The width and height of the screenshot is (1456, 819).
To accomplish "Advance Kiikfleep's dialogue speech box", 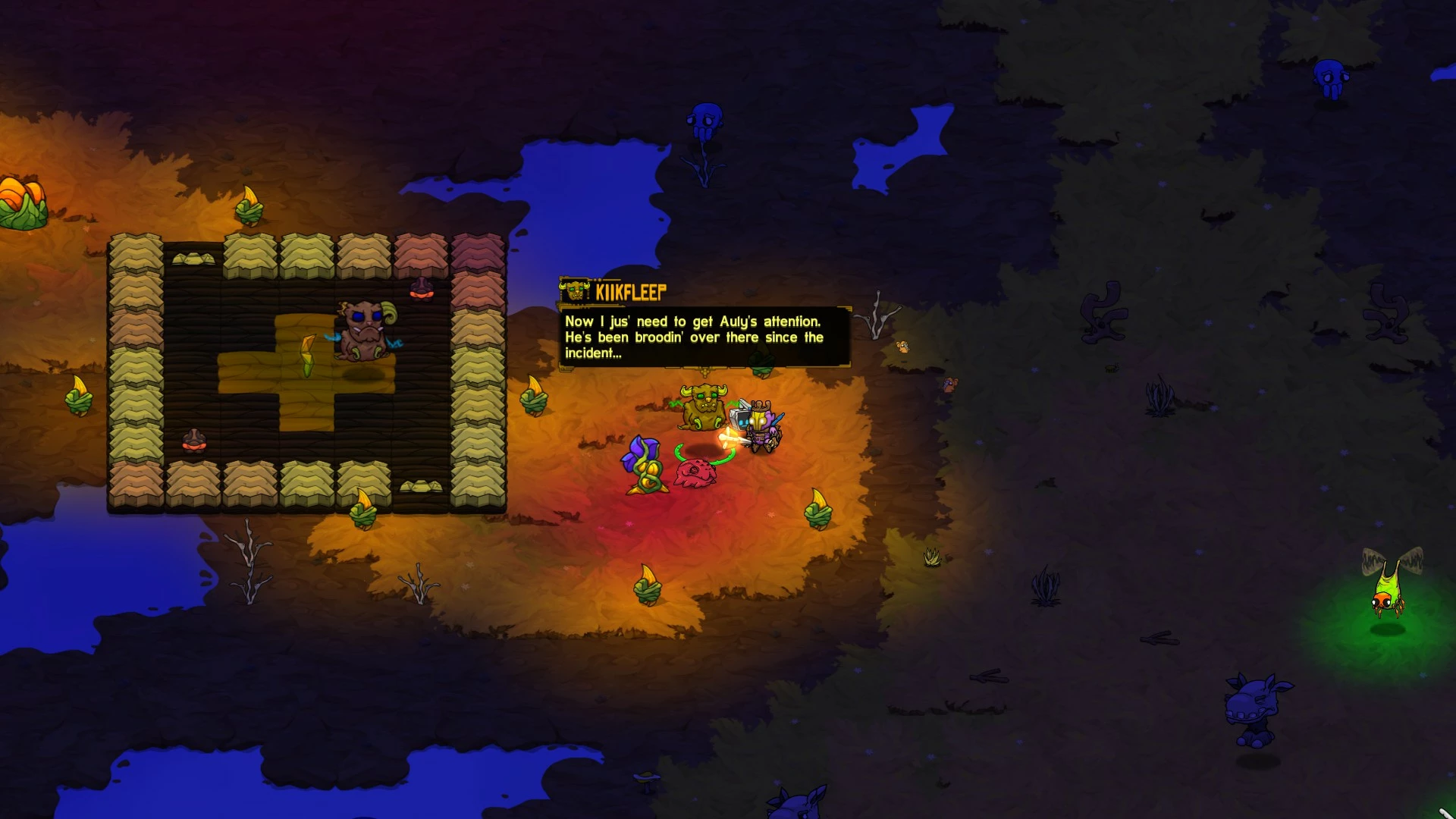I will click(704, 337).
